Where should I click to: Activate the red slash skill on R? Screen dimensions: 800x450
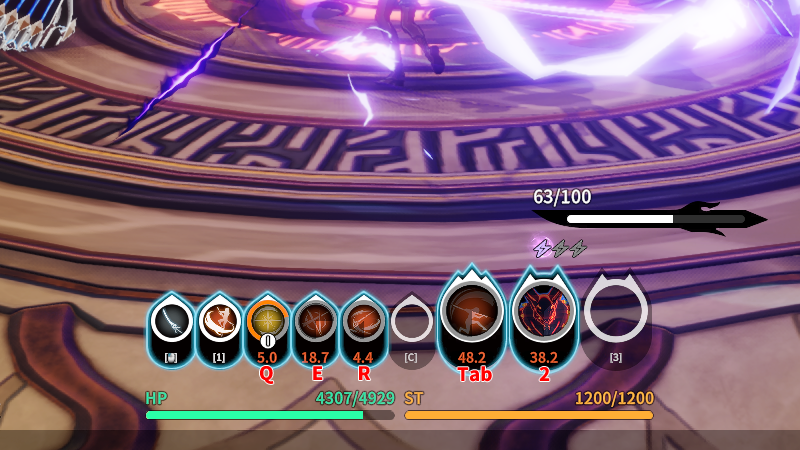click(363, 322)
